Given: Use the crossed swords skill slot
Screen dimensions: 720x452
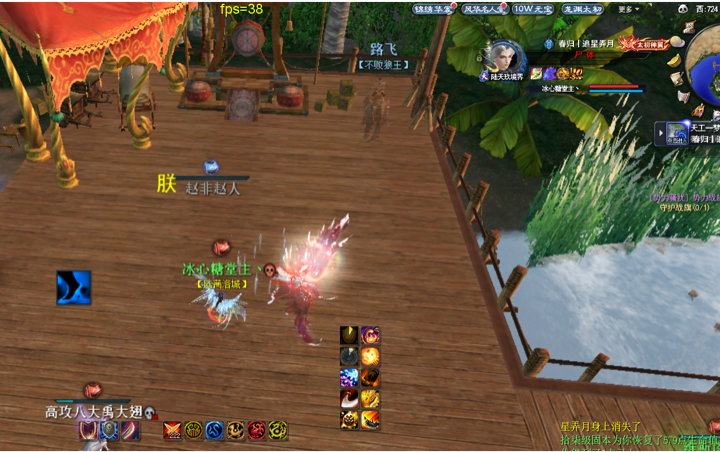Looking at the screenshot, I should (172, 430).
